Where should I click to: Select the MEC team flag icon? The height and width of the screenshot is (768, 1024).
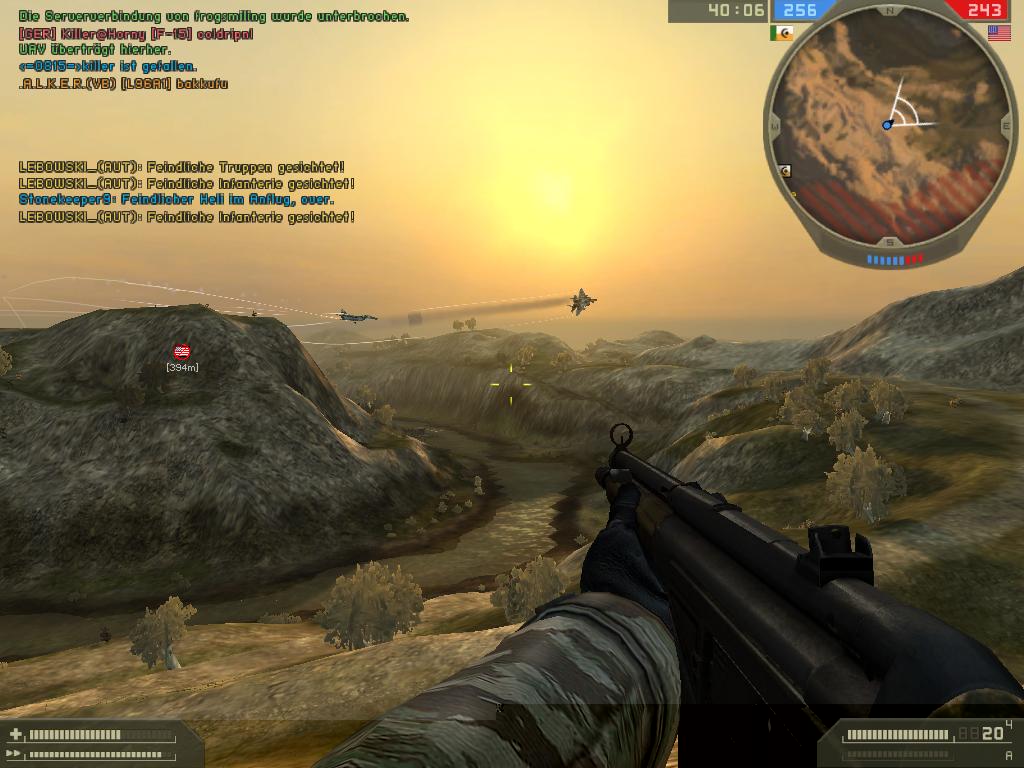[781, 33]
